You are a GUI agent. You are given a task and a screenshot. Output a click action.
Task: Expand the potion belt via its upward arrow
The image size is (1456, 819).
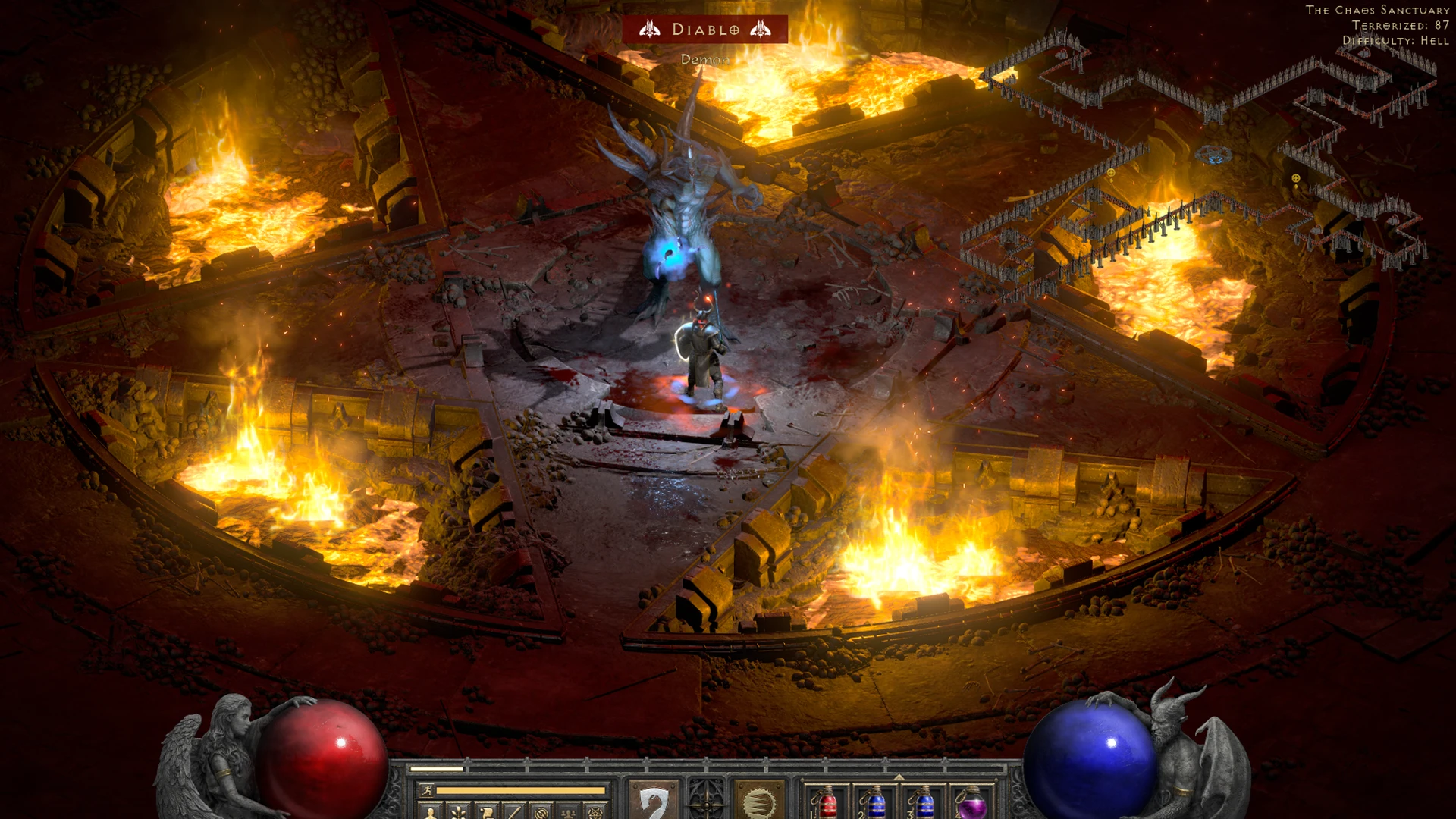click(x=899, y=777)
